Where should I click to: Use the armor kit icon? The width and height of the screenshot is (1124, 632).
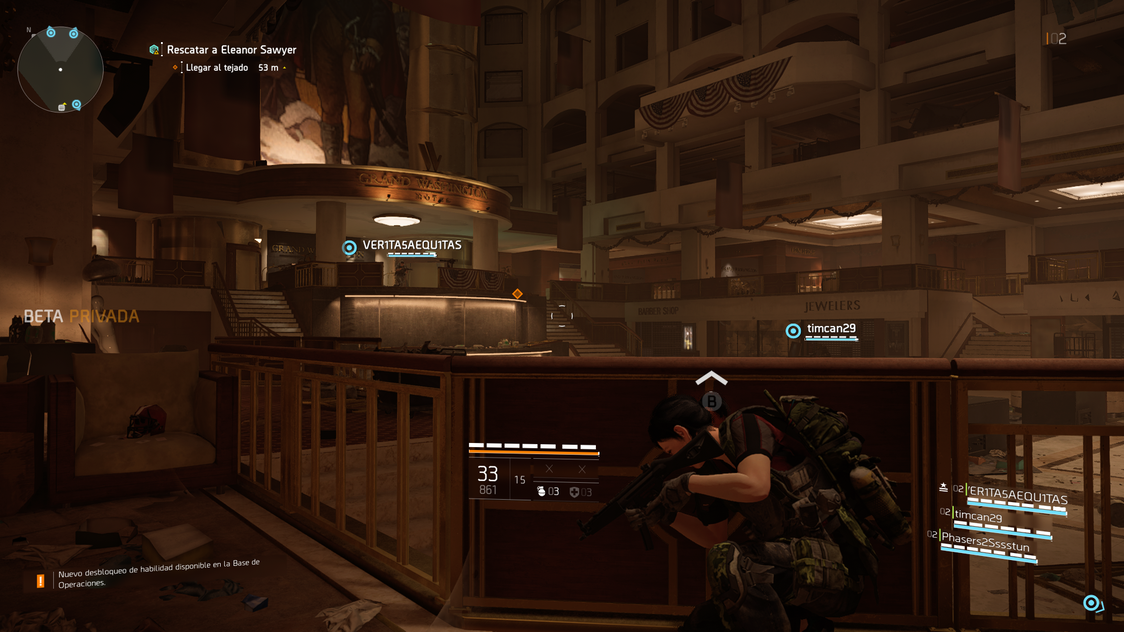(x=574, y=492)
